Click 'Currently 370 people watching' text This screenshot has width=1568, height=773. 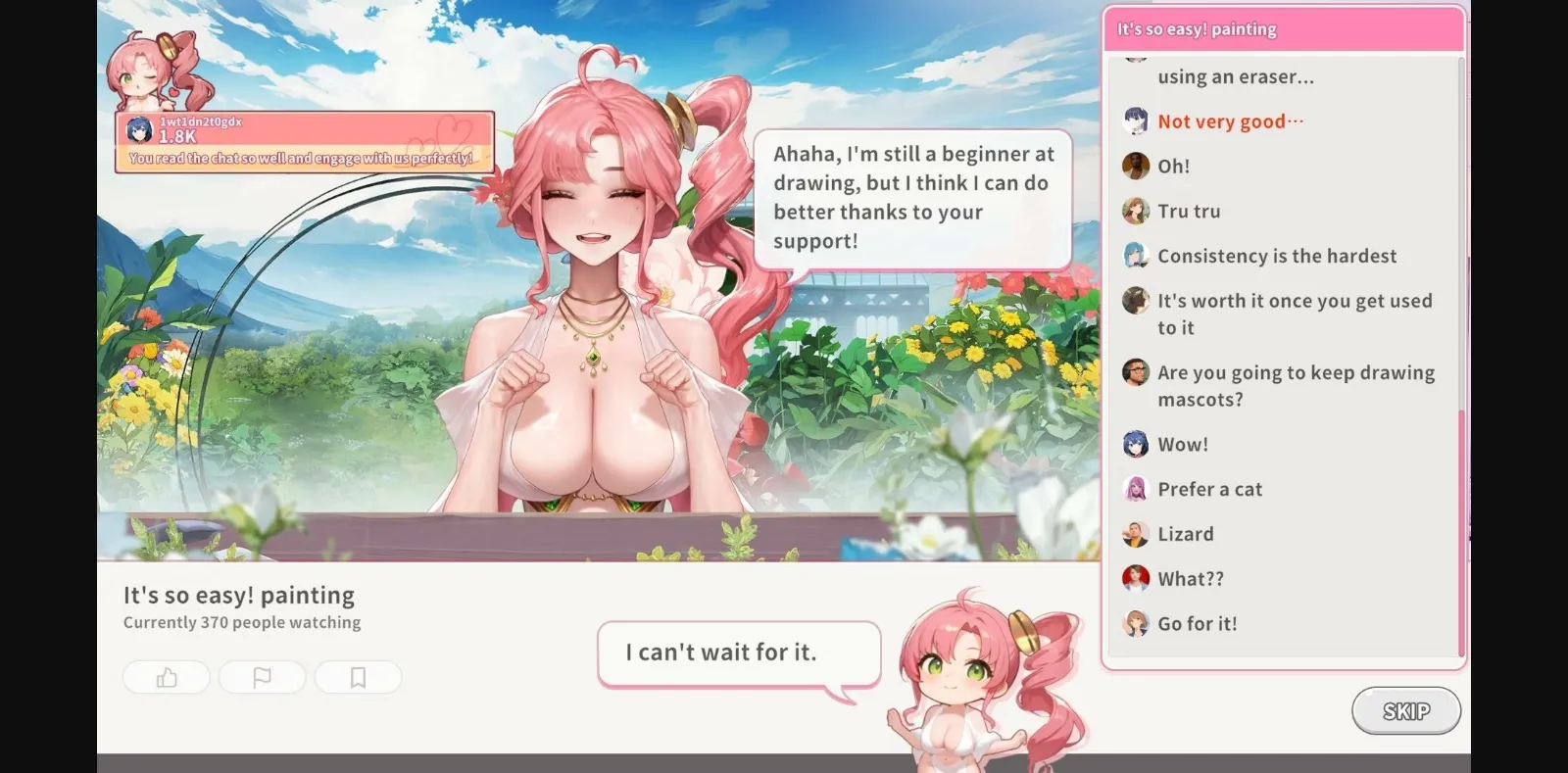point(241,621)
